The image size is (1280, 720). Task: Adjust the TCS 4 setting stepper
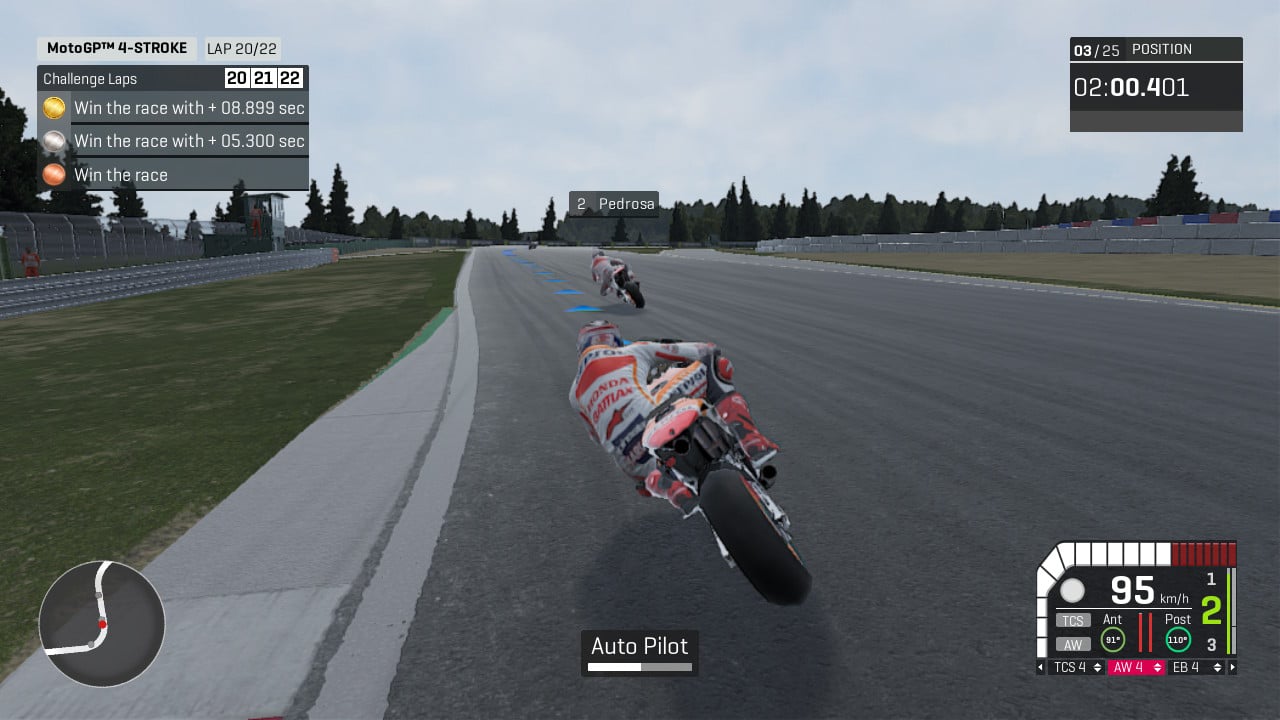[x=1077, y=667]
